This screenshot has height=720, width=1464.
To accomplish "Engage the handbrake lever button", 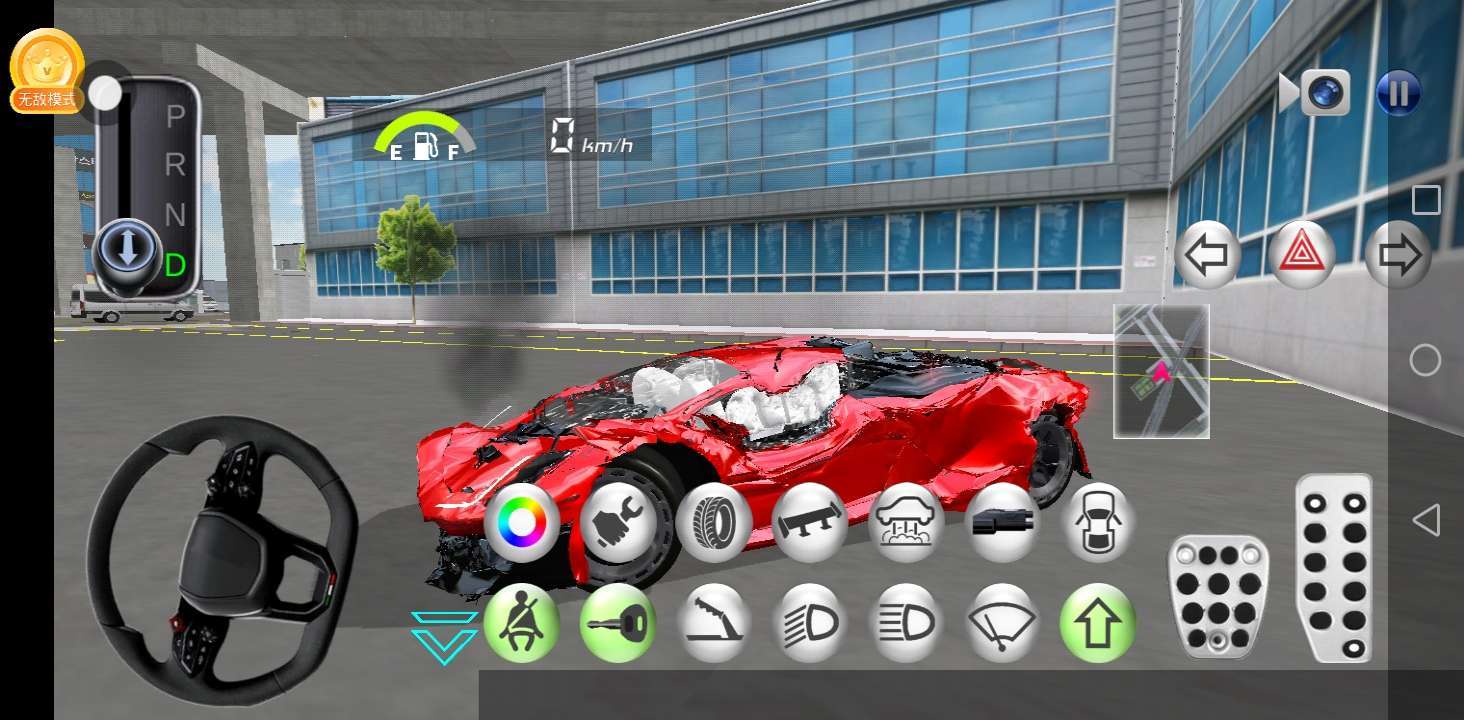I will click(714, 622).
